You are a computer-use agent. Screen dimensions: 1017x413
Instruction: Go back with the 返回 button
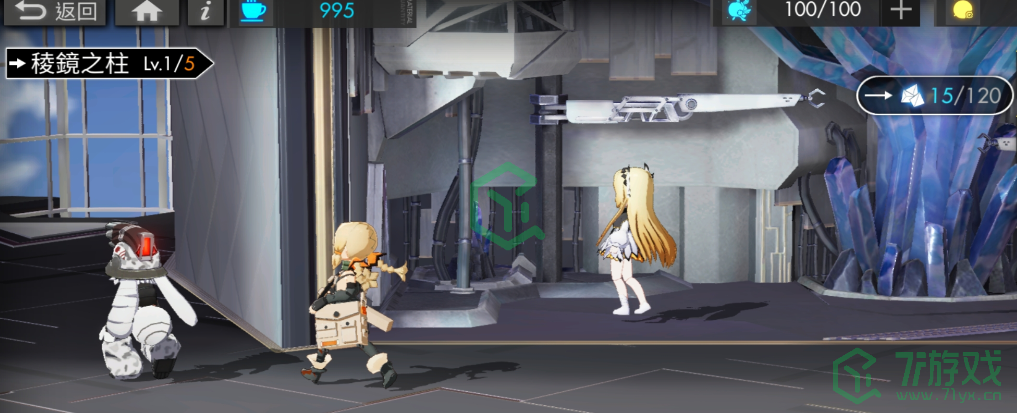54,12
